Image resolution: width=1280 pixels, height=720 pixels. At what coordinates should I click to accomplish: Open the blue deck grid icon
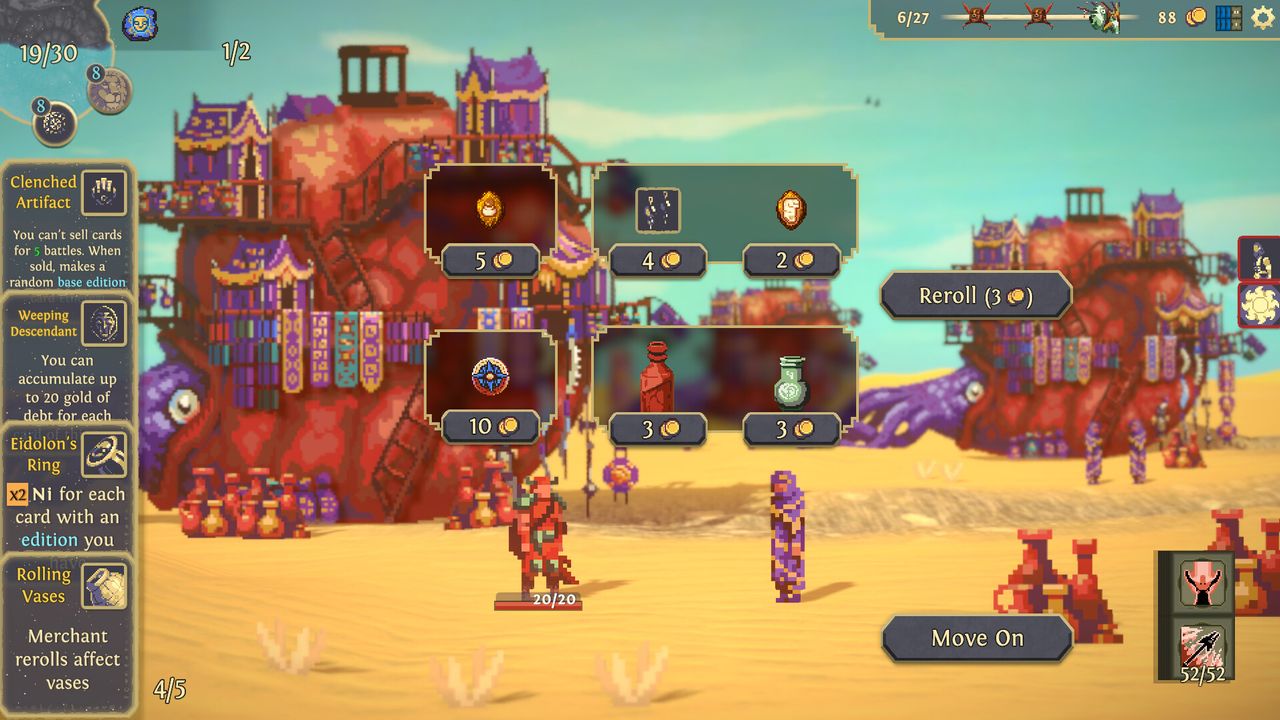1228,18
